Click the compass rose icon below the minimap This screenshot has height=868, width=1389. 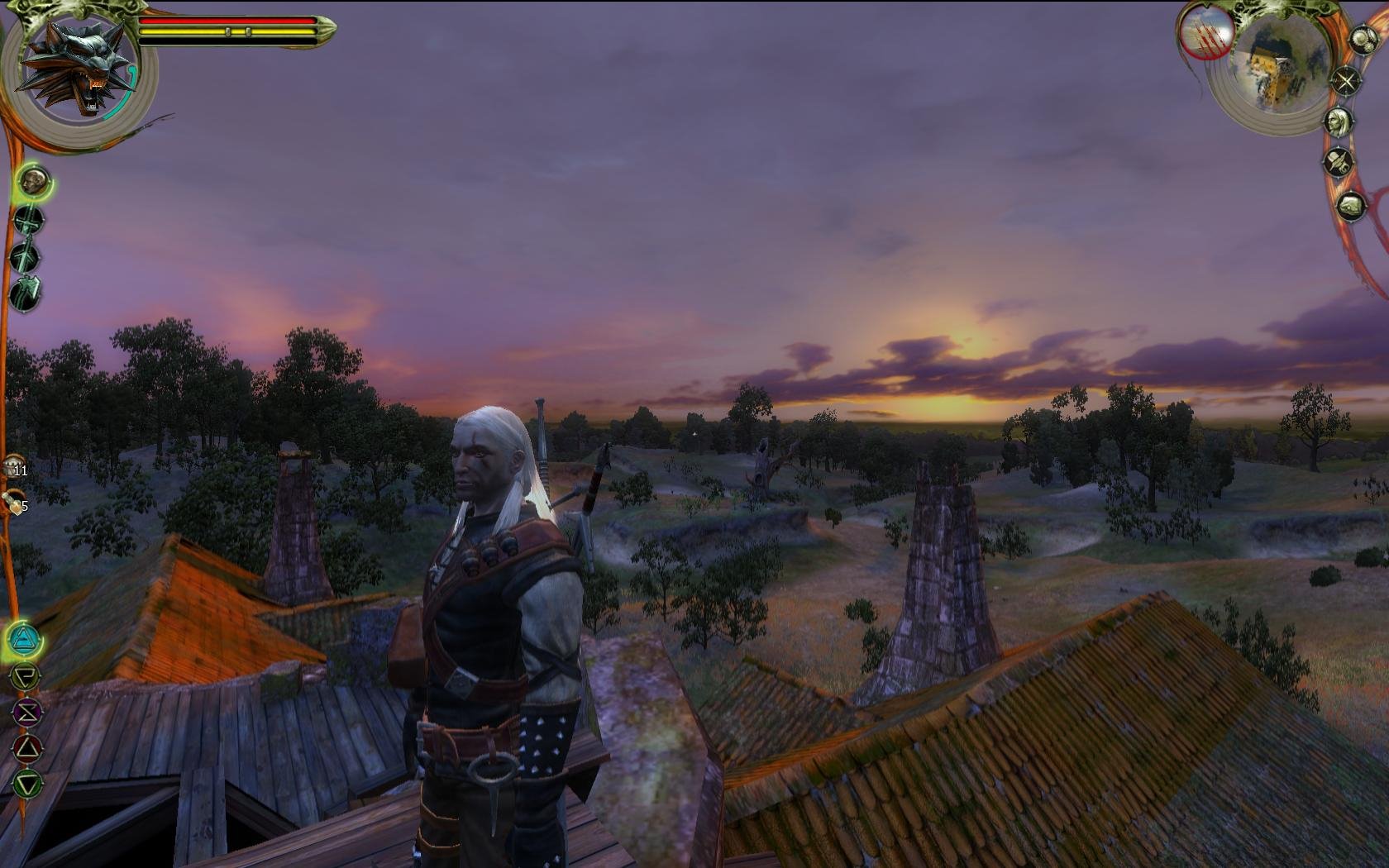1346,82
